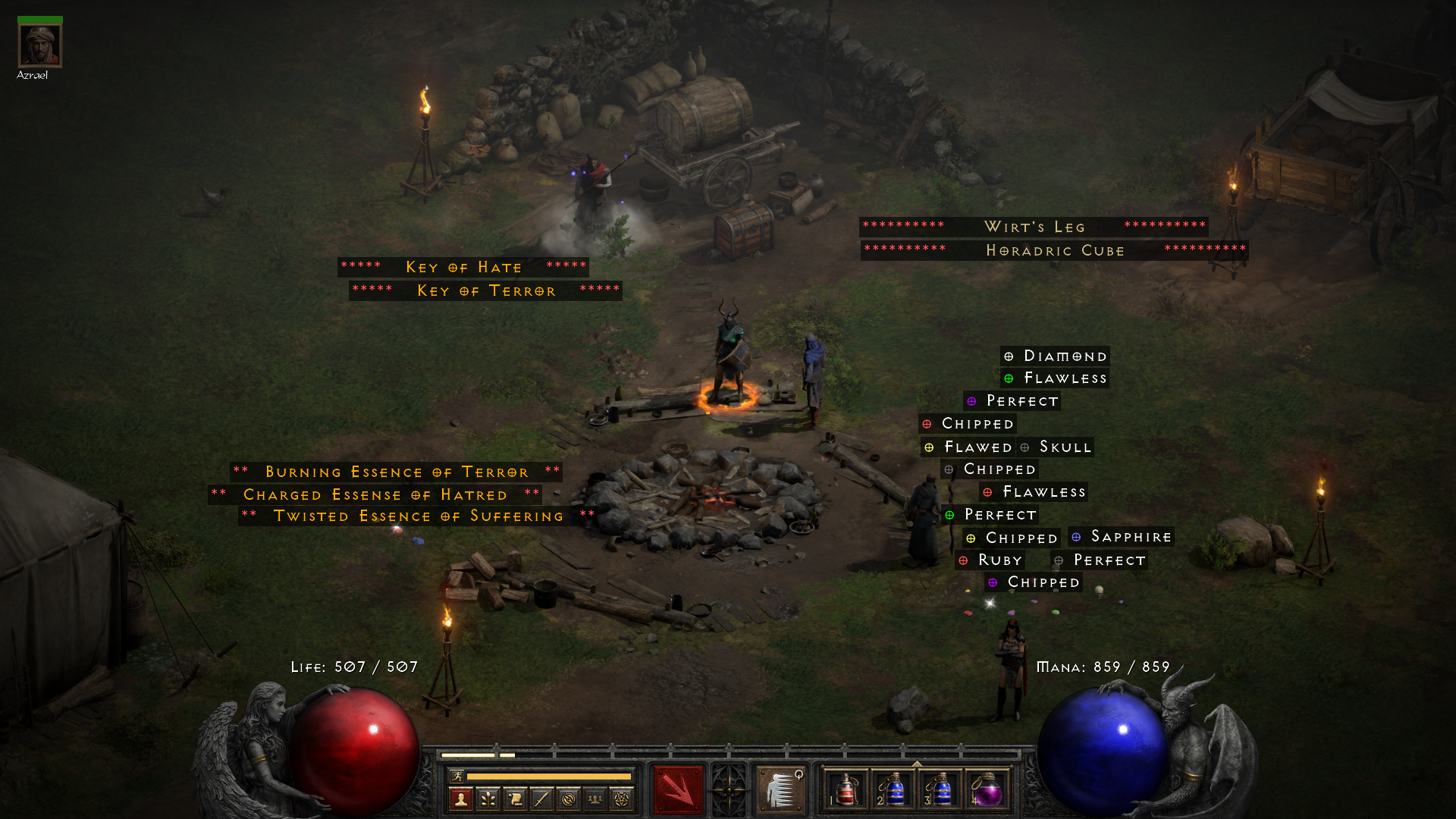Pick up the Horadric Cube label
This screenshot has width=1456, height=819.
click(1055, 250)
